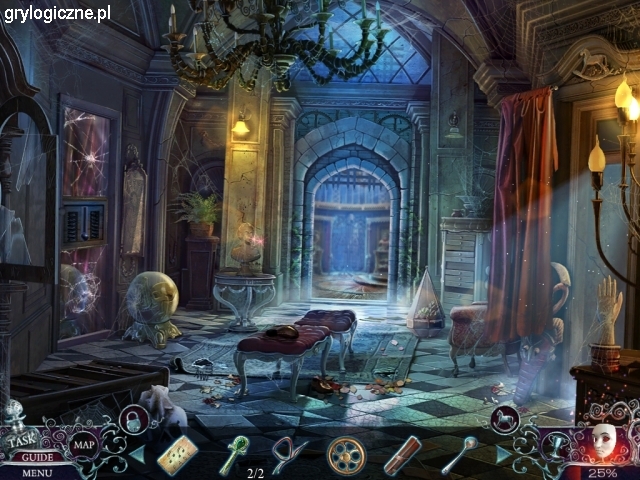Open the Map
Viewport: 640px width, 480px height.
point(84,444)
